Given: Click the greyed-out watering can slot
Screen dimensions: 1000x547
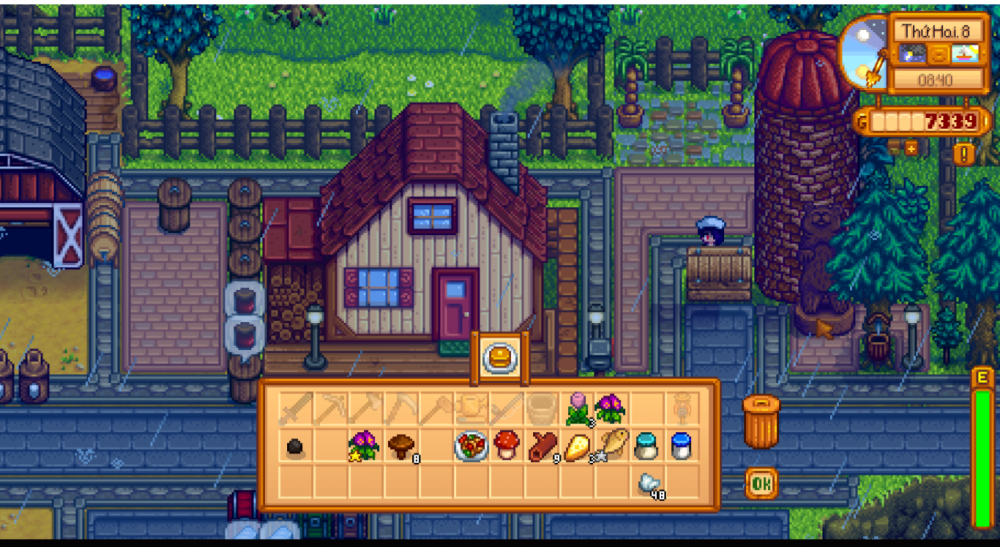Looking at the screenshot, I should 471,407.
